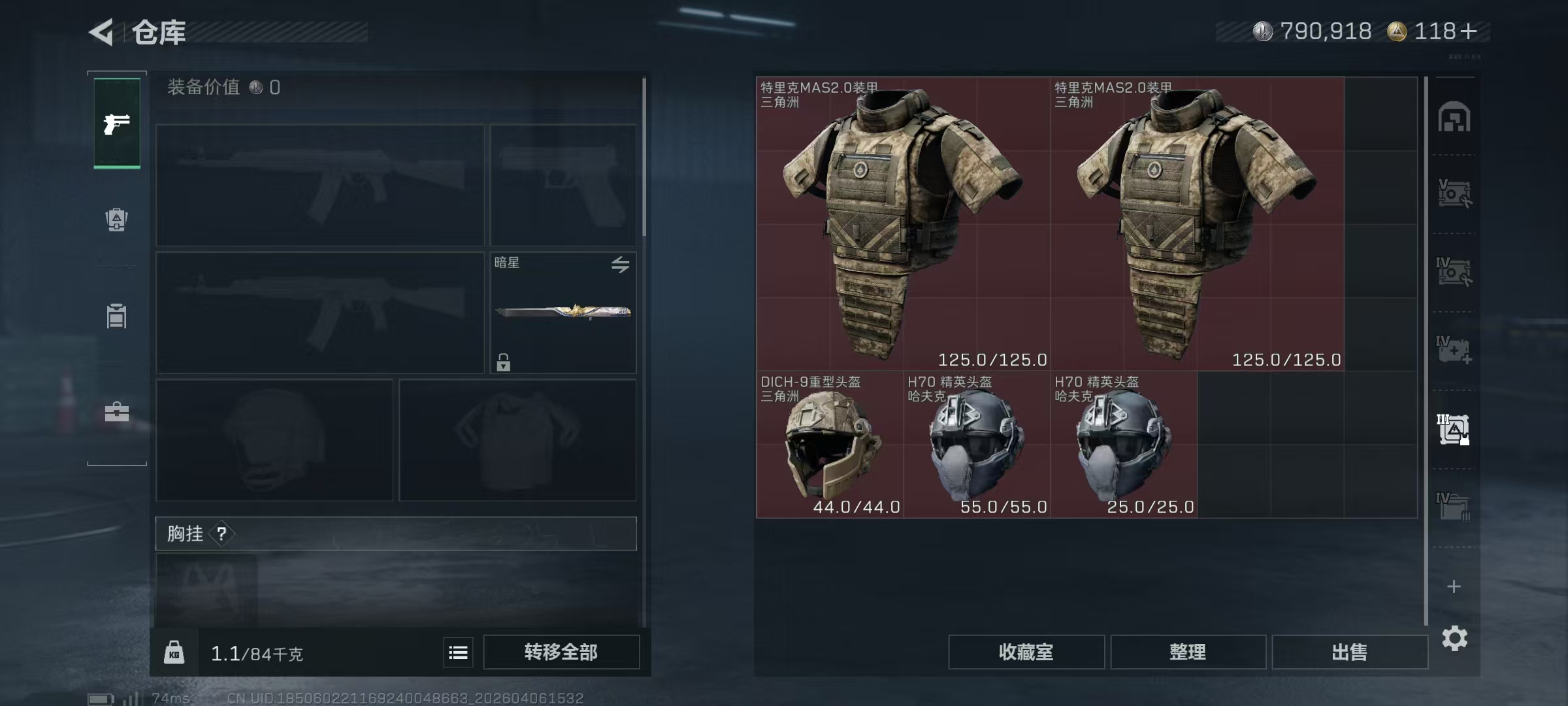The width and height of the screenshot is (1568, 706).
Task: Open the main stash box tab
Action: (1454, 118)
